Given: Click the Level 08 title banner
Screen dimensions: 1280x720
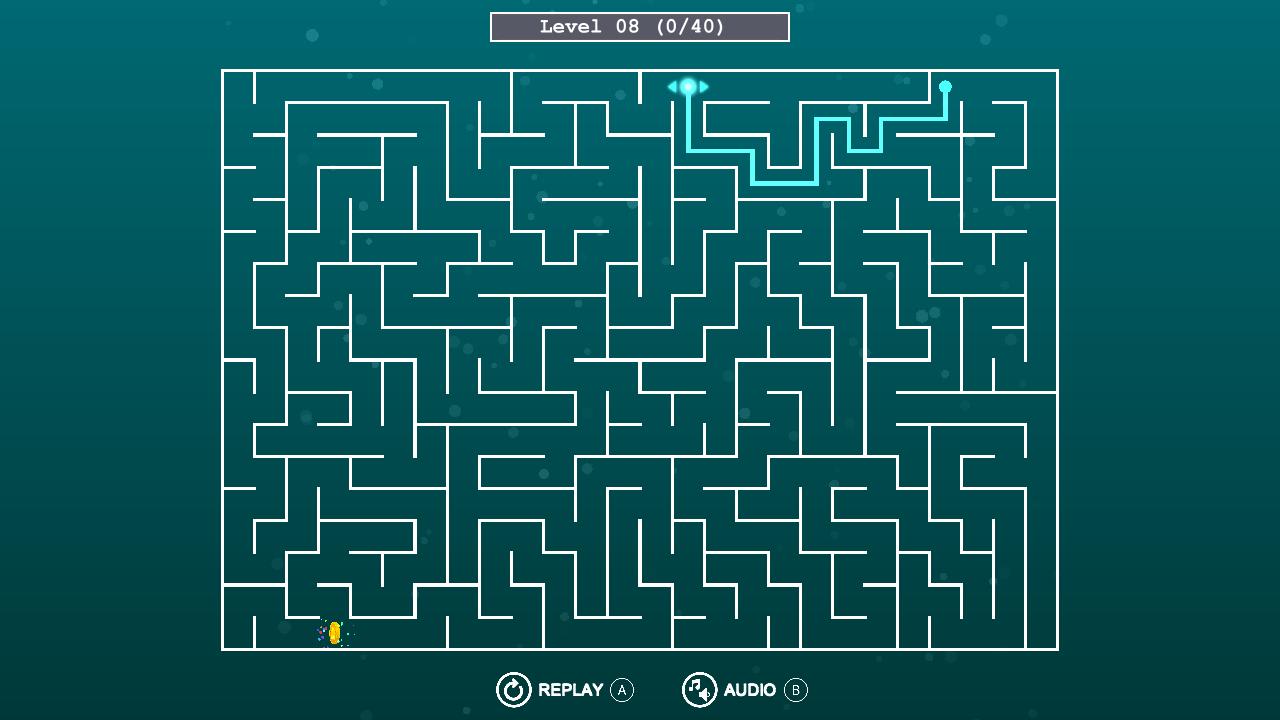Looking at the screenshot, I should point(638,26).
